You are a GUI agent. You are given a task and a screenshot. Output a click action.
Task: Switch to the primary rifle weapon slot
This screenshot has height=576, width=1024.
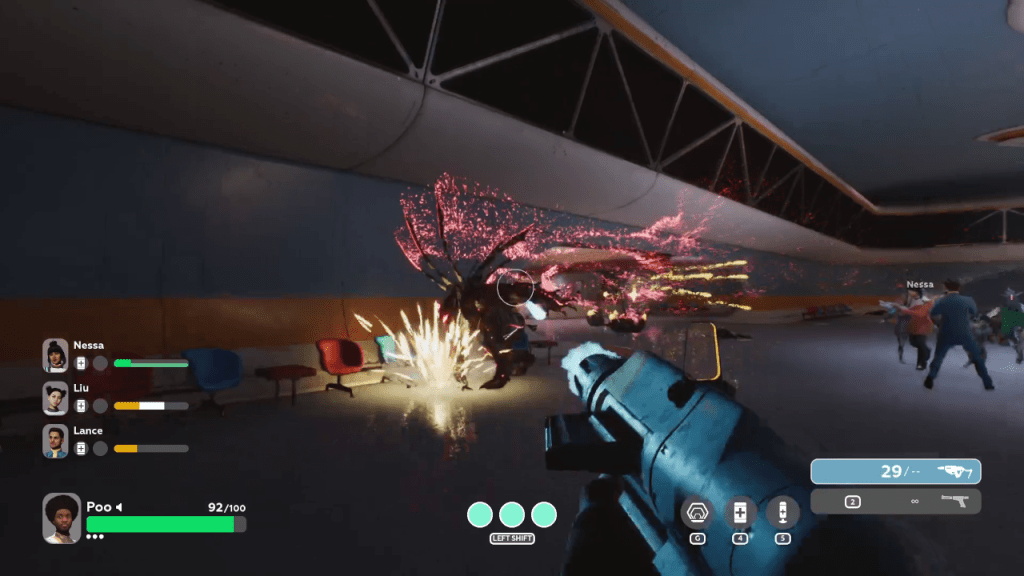pyautogui.click(x=895, y=471)
